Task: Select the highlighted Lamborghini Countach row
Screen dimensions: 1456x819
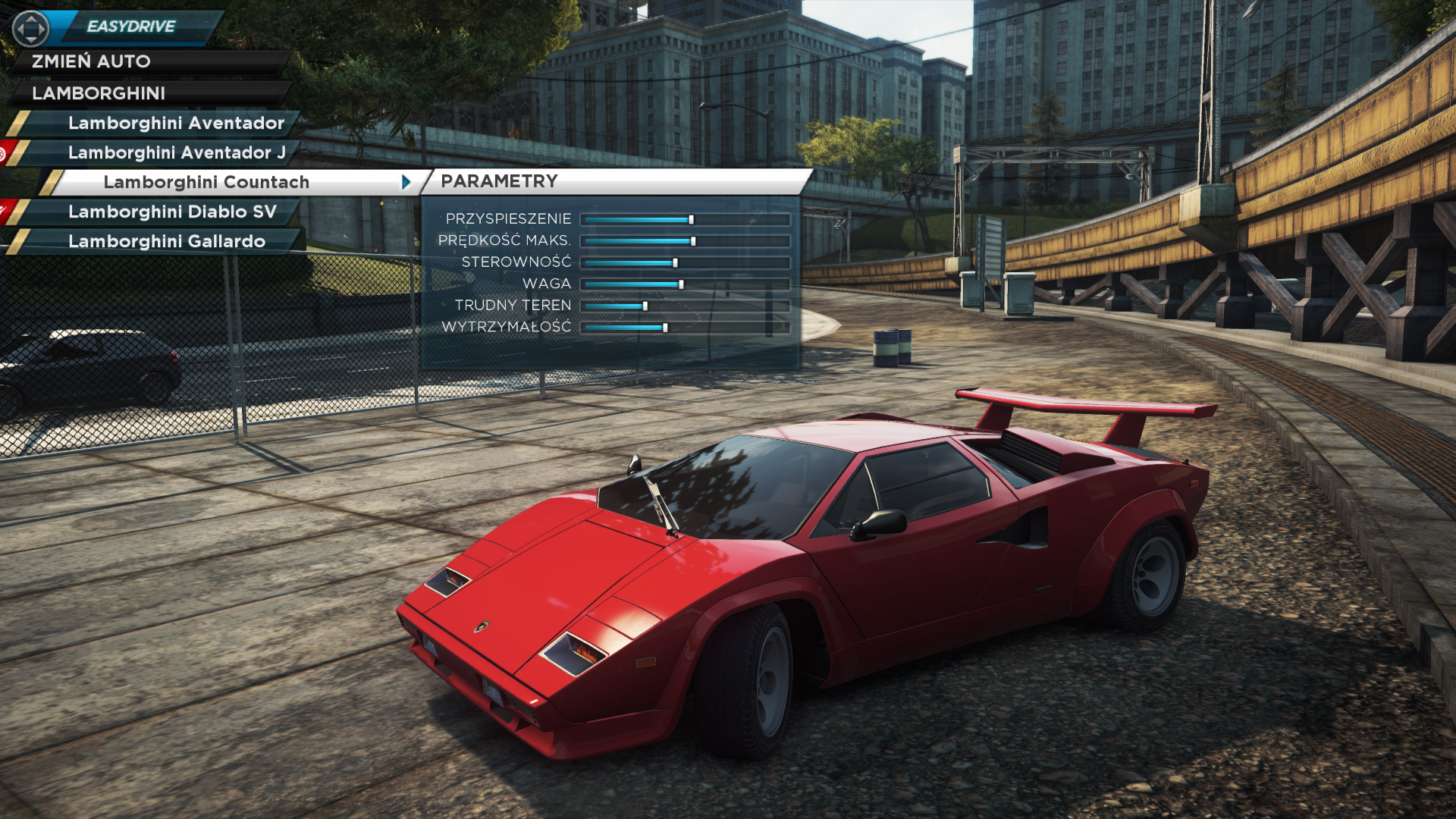Action: coord(206,182)
